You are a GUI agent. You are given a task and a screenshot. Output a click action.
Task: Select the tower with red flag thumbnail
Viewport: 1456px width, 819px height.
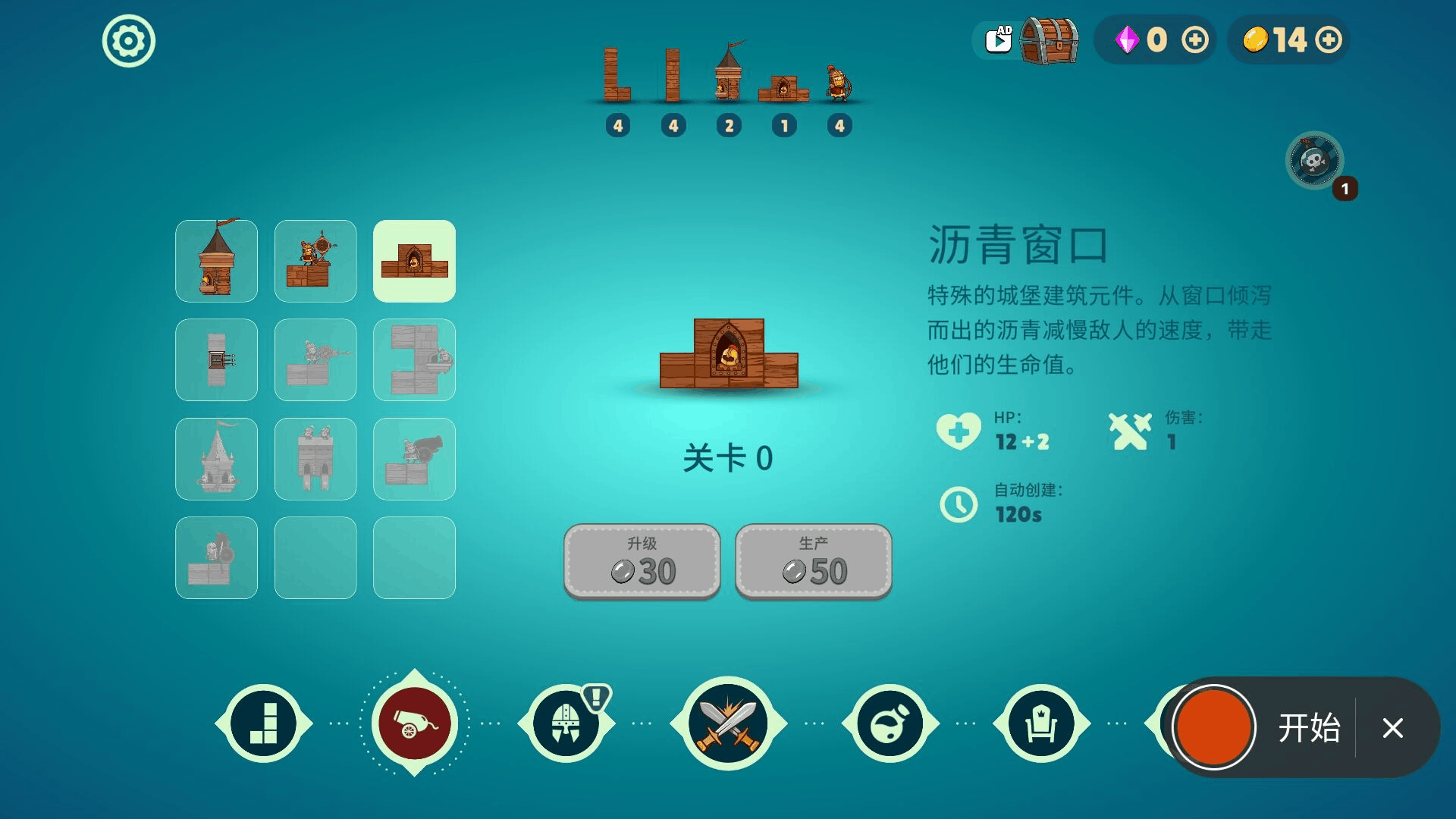[216, 261]
